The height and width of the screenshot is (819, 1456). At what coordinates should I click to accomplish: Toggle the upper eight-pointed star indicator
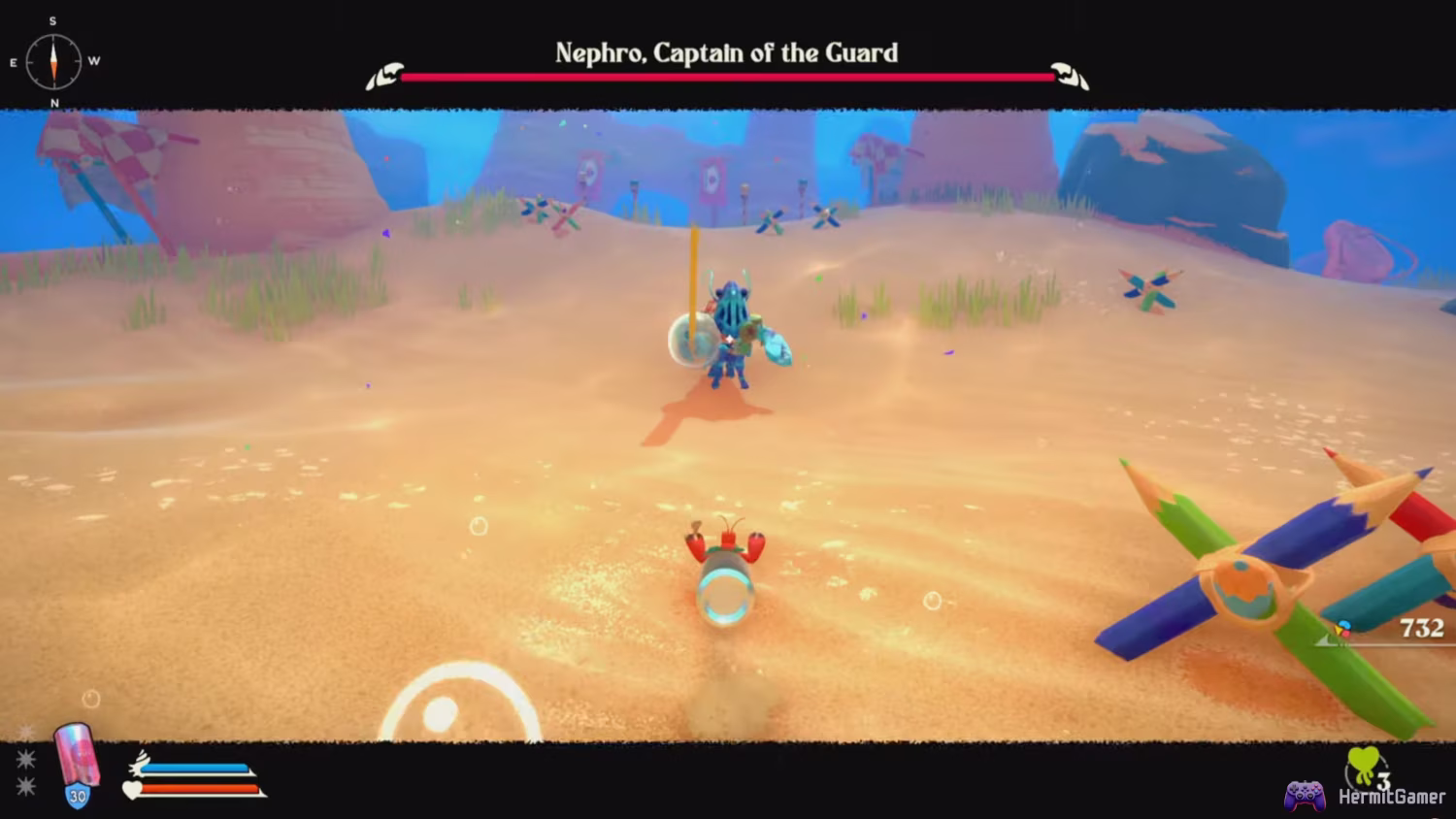coord(25,757)
